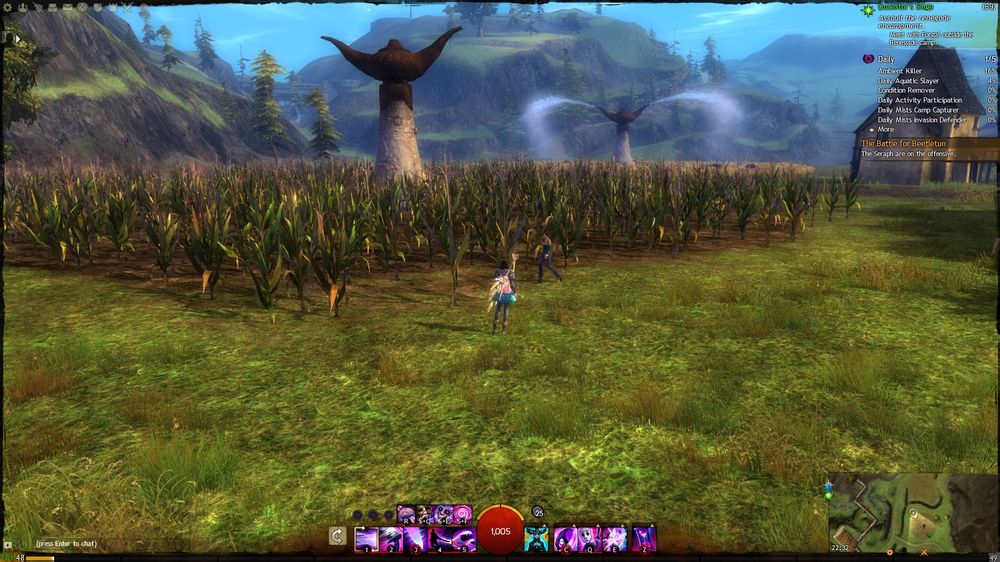Activate the elite skill bound to Z
Image resolution: width=1000 pixels, height=562 pixels.
644,539
